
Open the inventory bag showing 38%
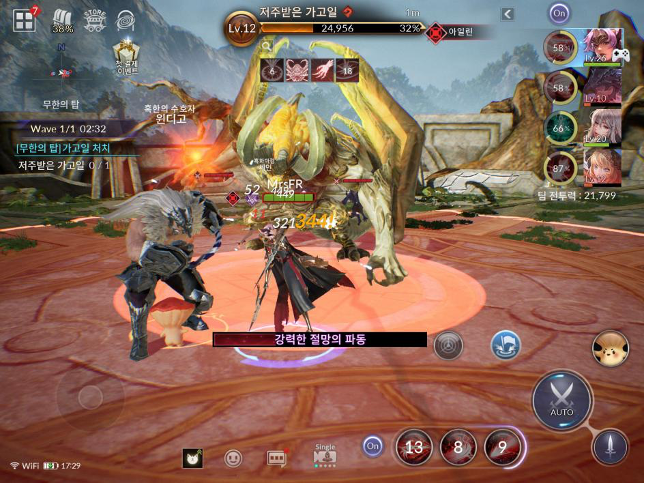(x=61, y=21)
